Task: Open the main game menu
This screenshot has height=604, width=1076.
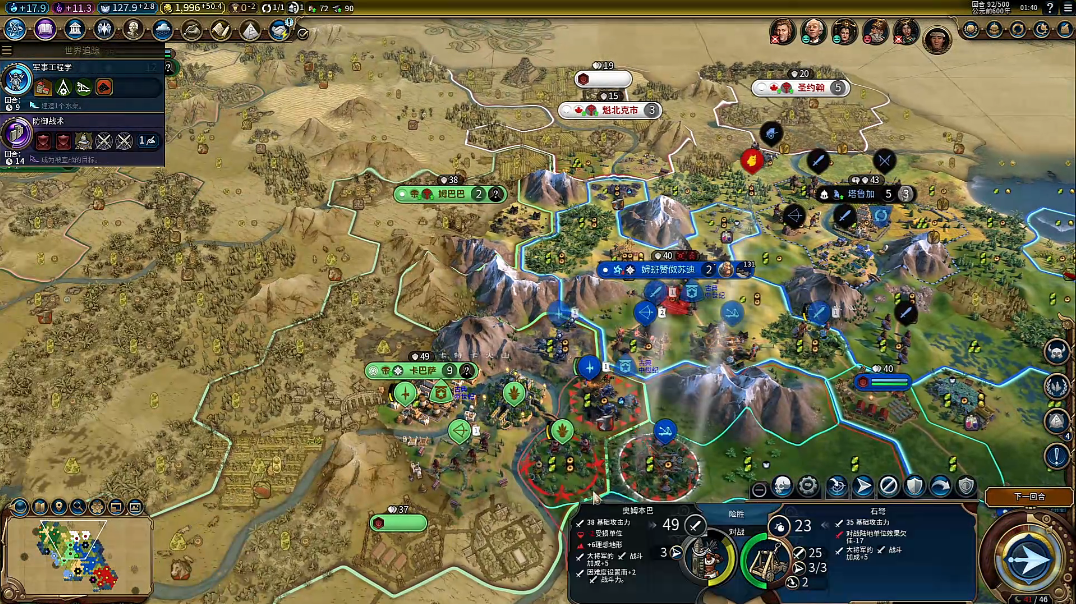Action: click(1065, 8)
